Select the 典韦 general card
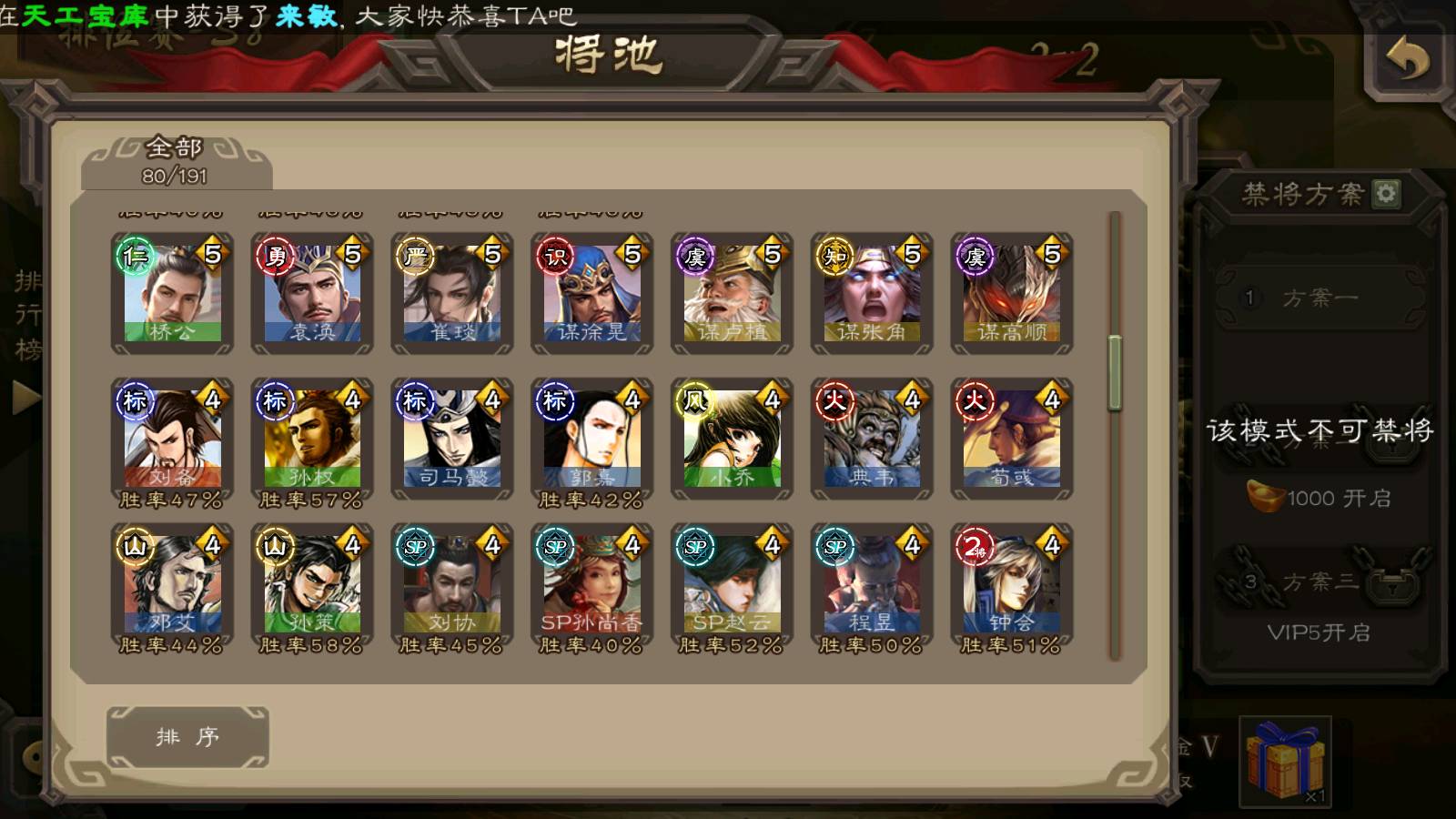 pos(872,439)
